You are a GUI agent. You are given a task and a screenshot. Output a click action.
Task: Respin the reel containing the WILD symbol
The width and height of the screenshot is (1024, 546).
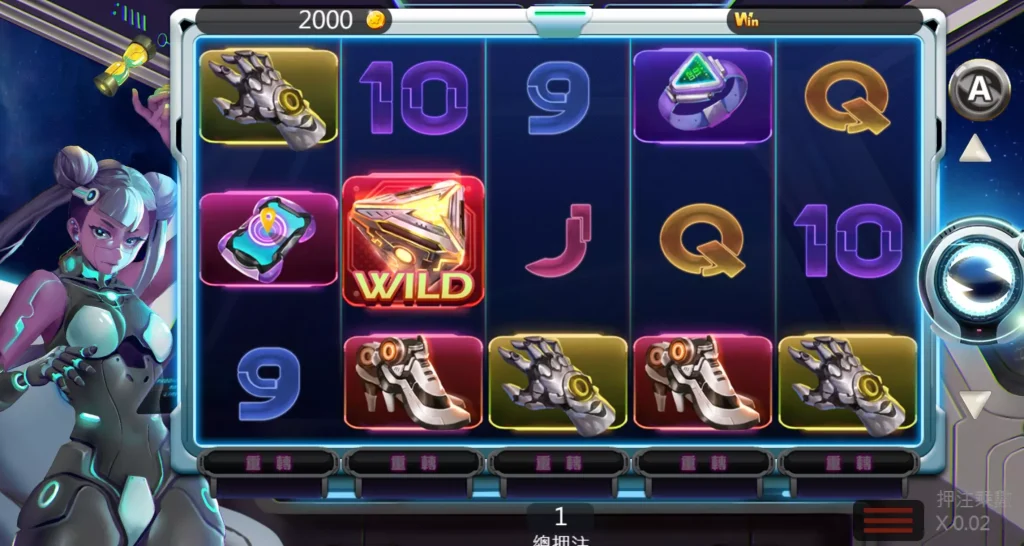tap(413, 462)
